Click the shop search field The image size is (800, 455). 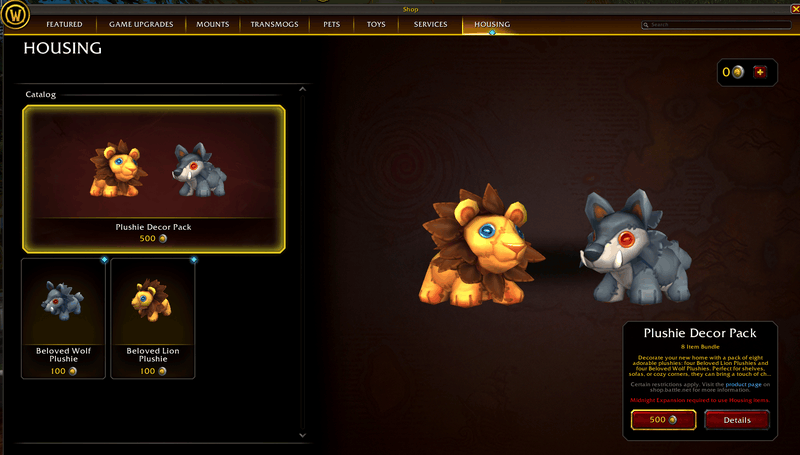[710, 24]
